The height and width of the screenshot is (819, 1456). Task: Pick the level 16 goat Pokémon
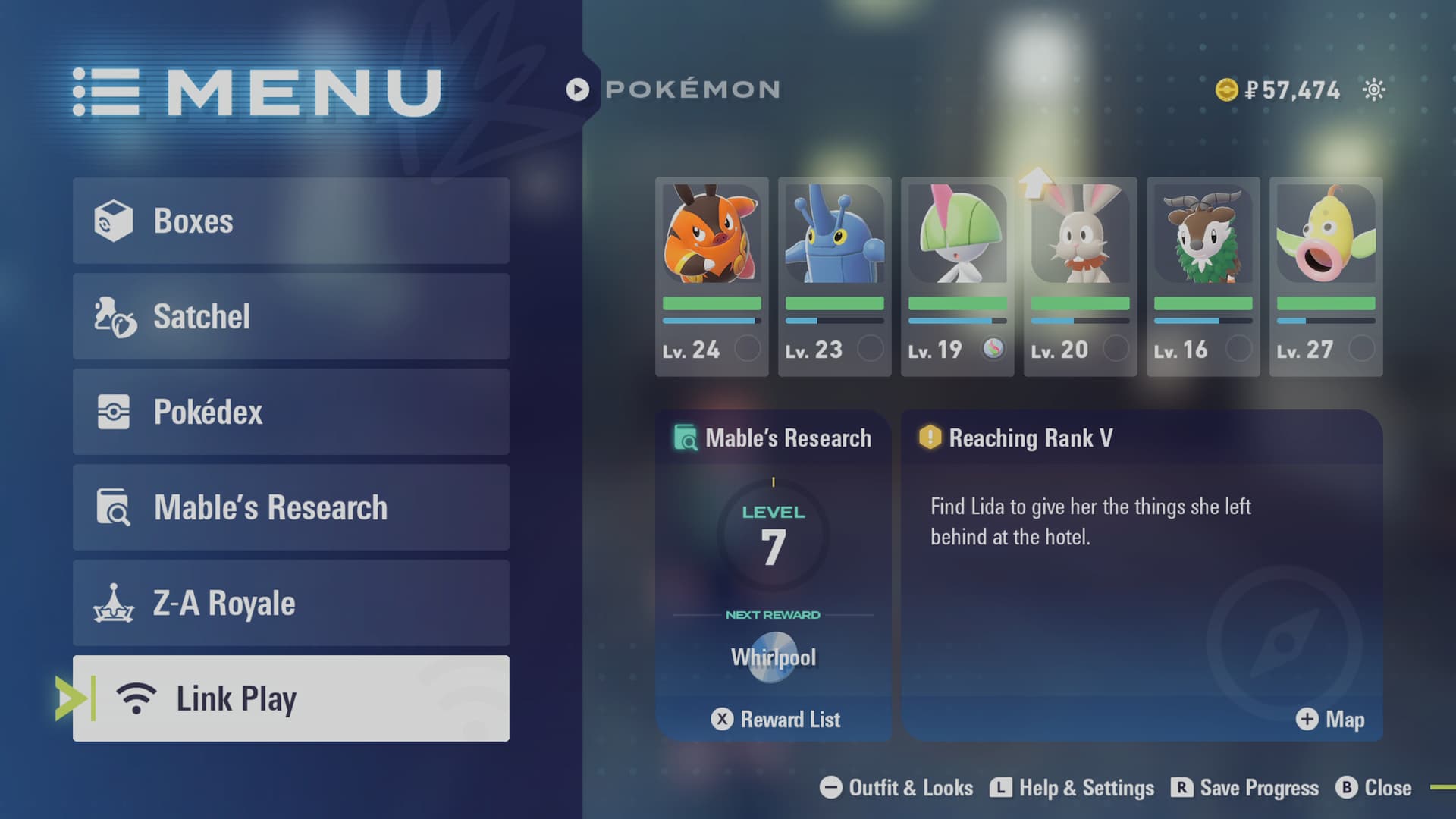[x=1203, y=277]
